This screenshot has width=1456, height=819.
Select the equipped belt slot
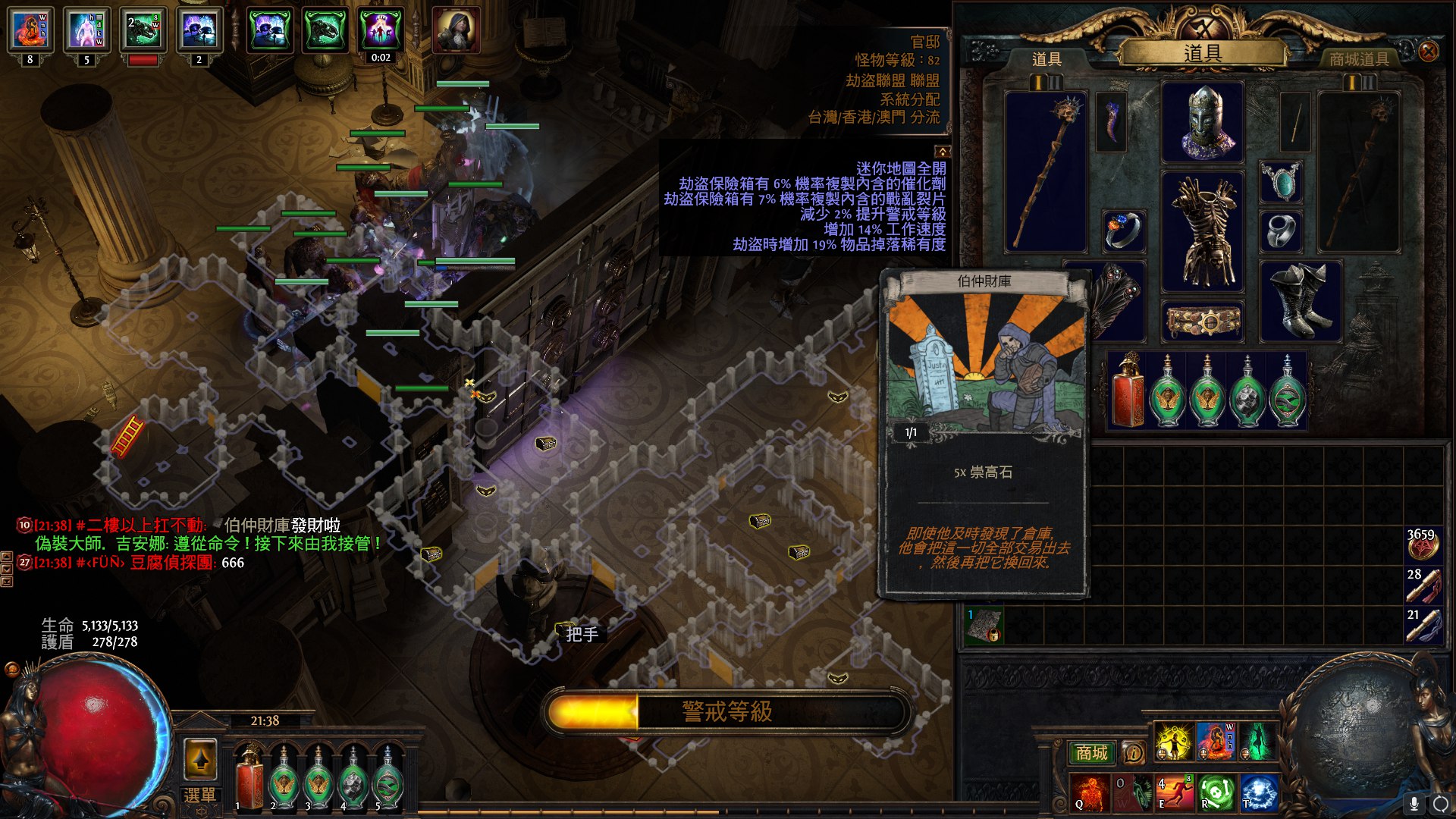[x=1203, y=322]
